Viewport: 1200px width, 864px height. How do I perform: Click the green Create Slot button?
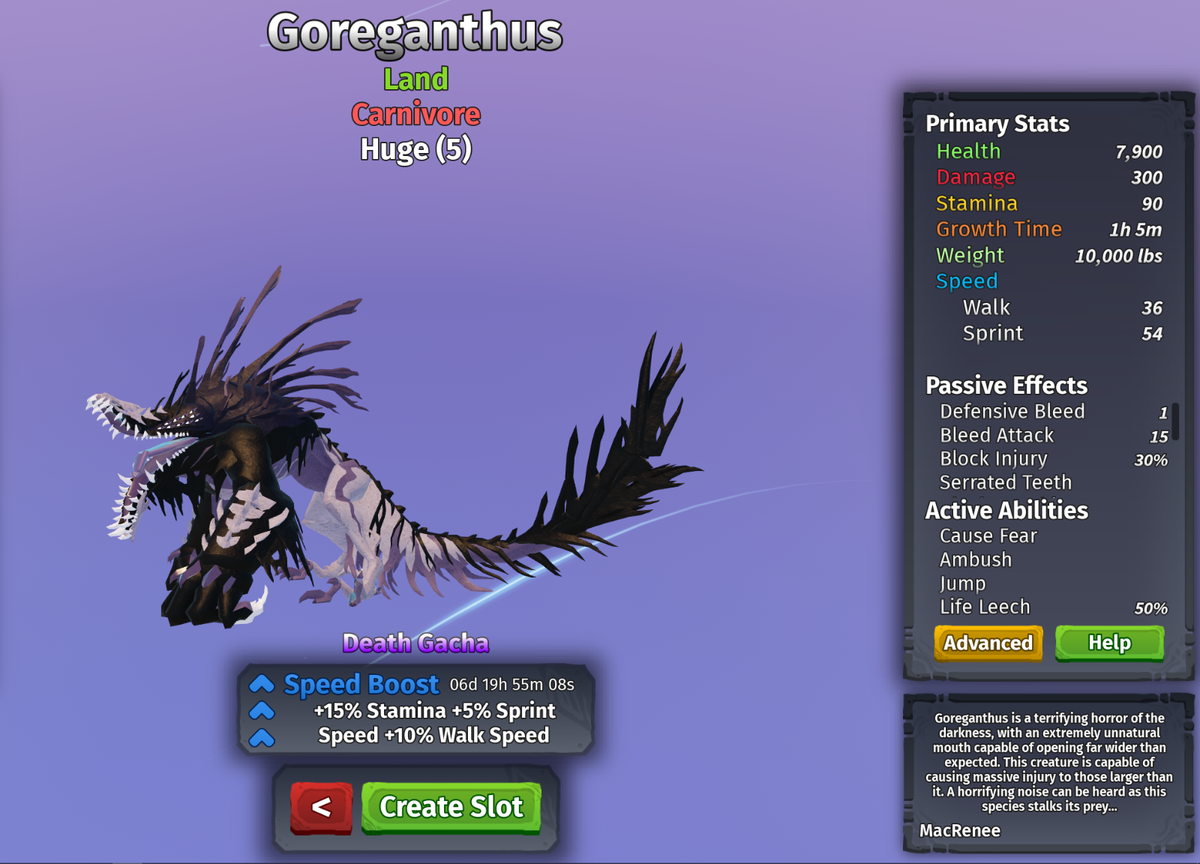(451, 807)
